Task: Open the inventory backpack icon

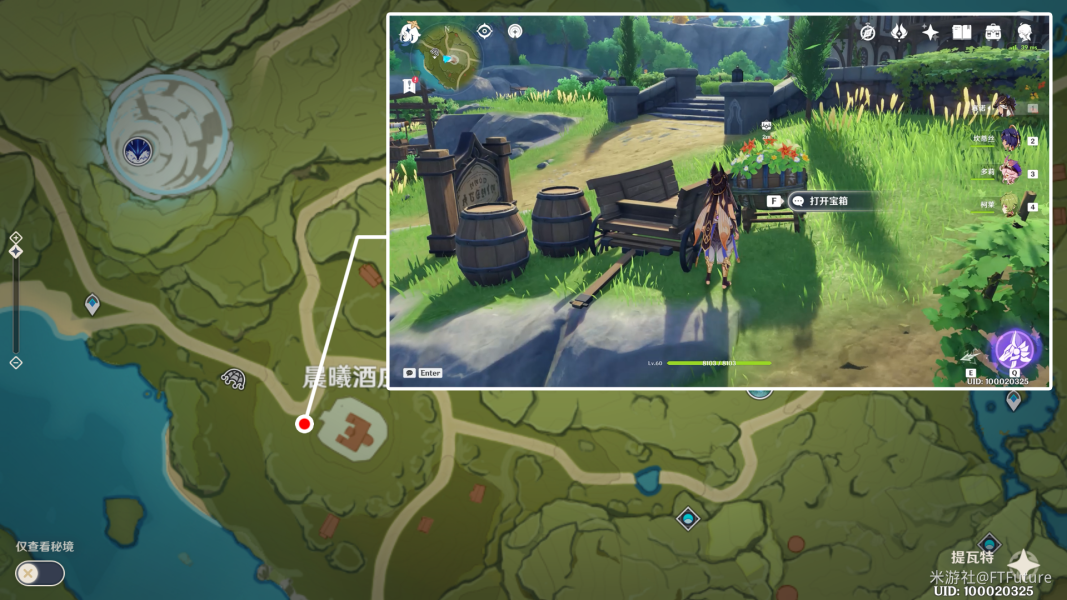Action: 993,33
